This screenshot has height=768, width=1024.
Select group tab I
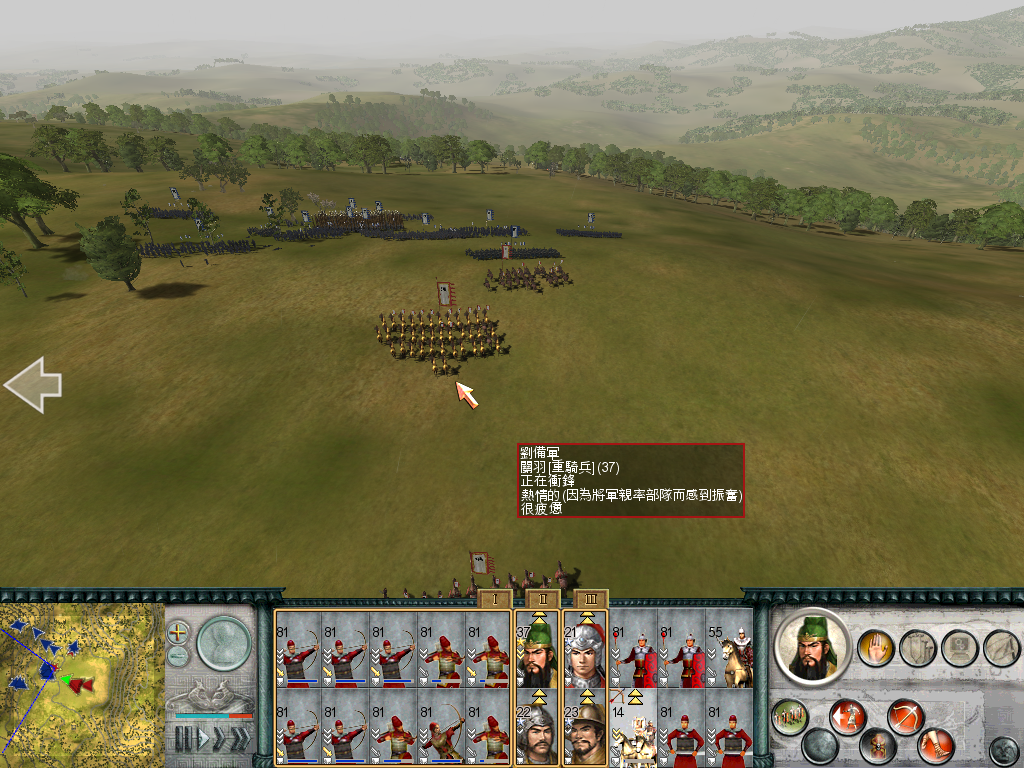coord(494,599)
